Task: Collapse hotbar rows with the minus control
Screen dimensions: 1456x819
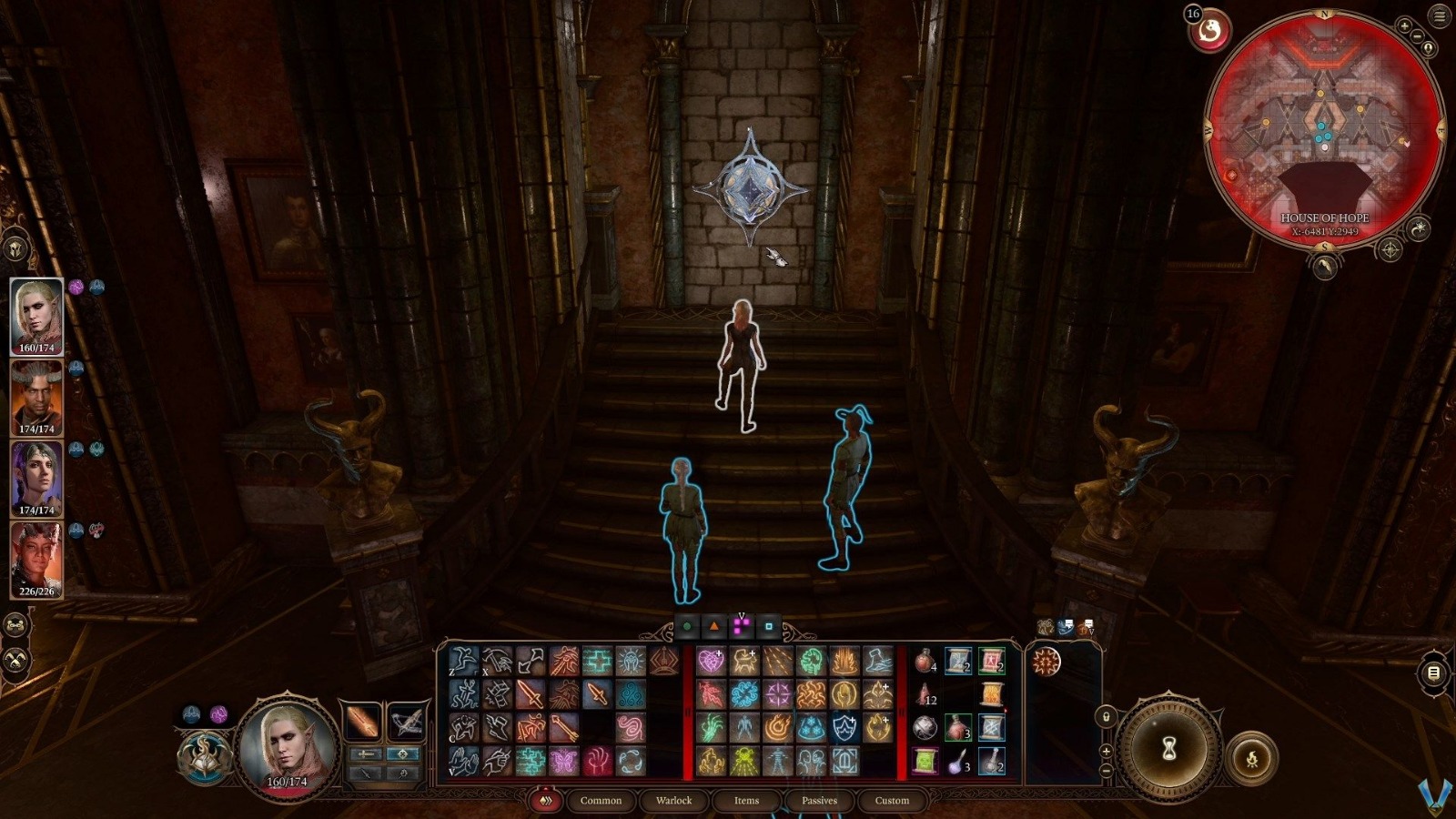Action: 1106,771
